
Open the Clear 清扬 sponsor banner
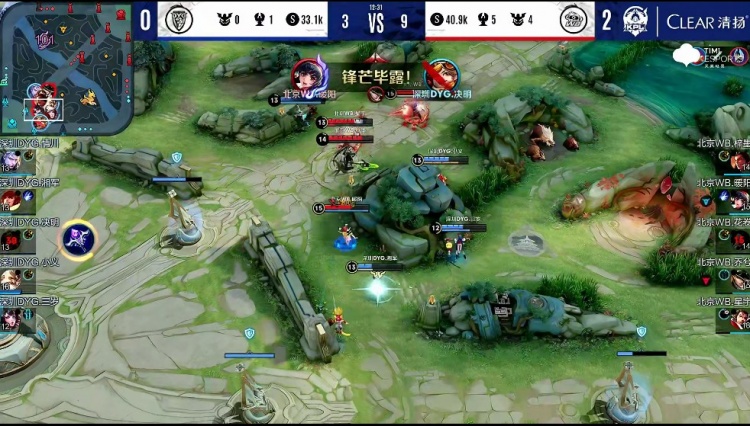tap(704, 21)
